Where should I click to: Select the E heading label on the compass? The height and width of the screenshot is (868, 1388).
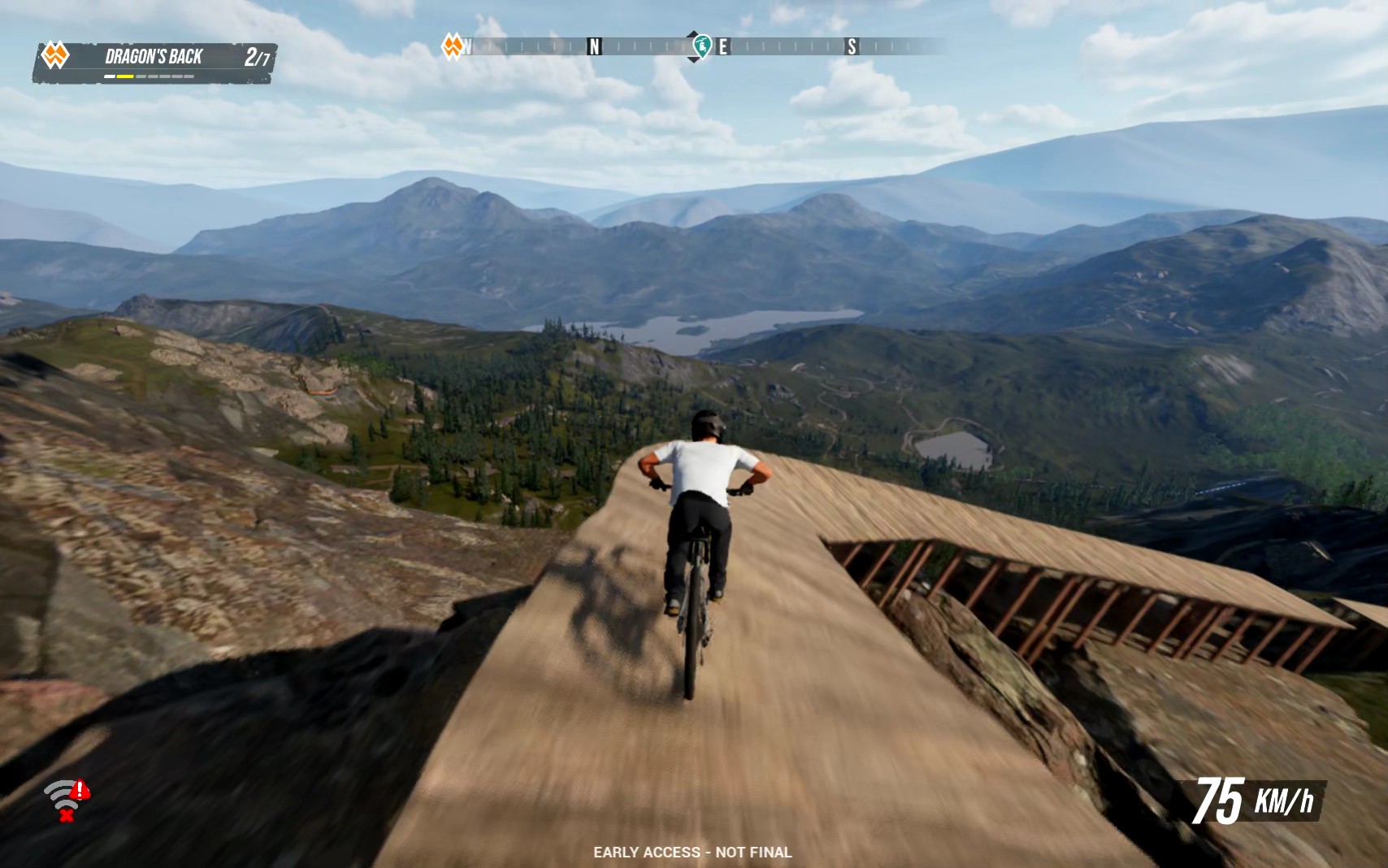722,47
